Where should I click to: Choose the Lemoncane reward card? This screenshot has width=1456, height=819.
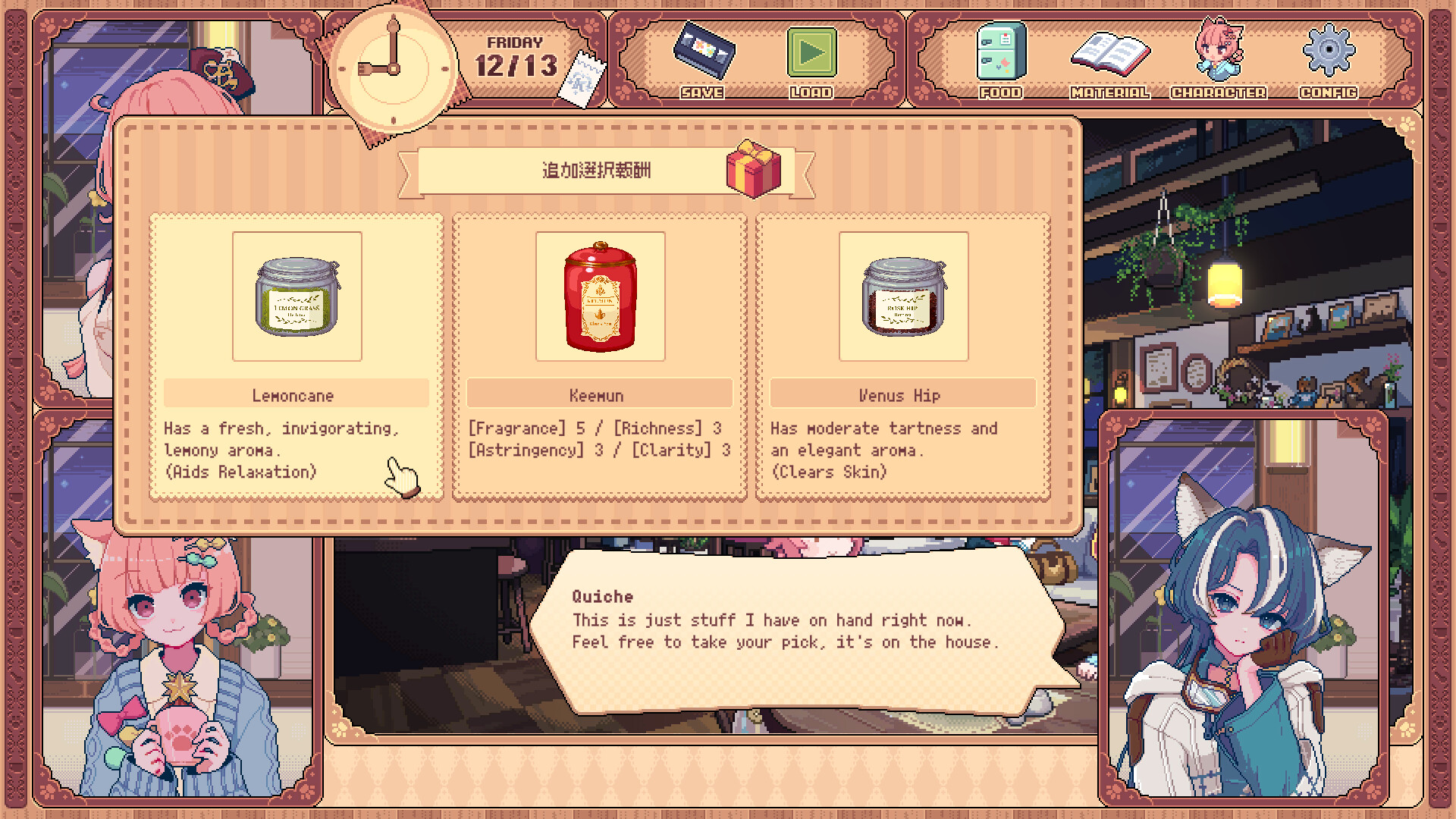coord(297,356)
